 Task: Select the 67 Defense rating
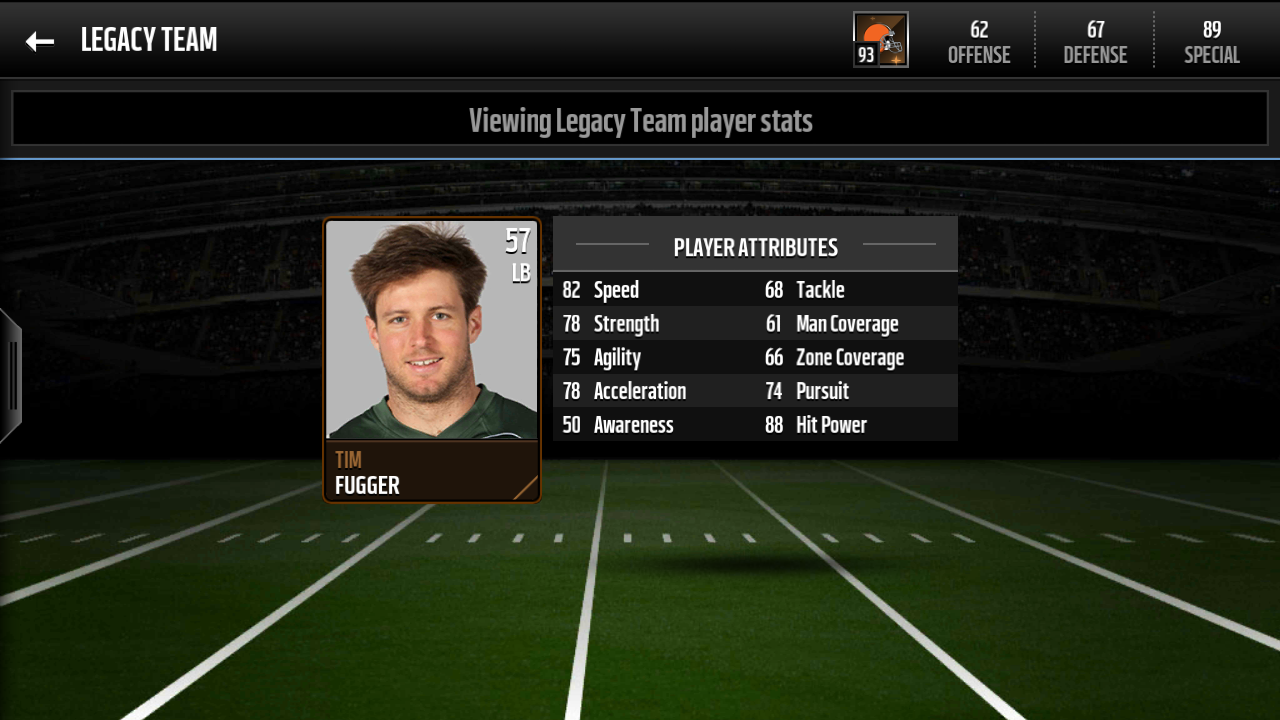point(1094,42)
